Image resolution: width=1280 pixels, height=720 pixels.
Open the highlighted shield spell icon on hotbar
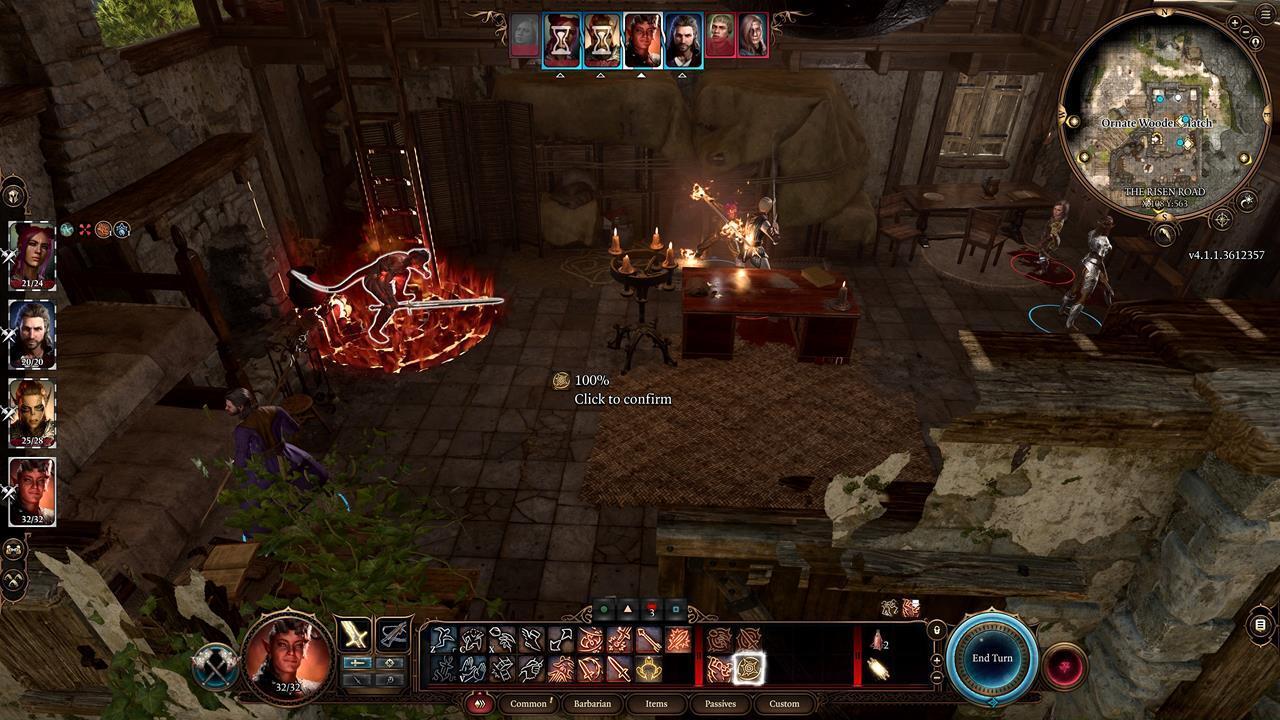coord(749,668)
